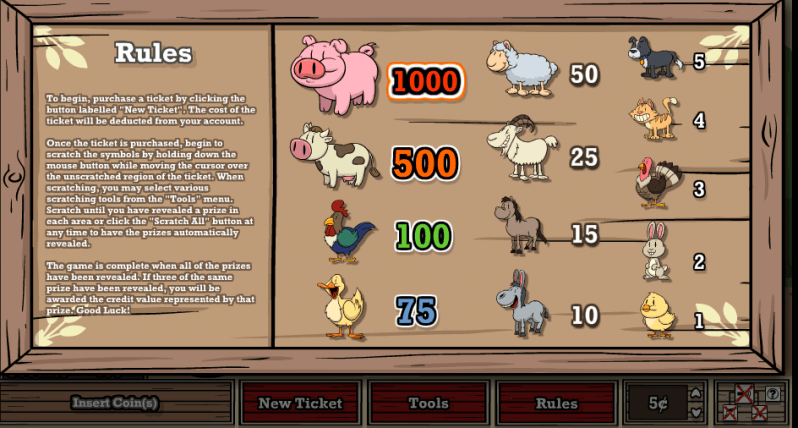Increase the bet with the up arrow

point(695,393)
